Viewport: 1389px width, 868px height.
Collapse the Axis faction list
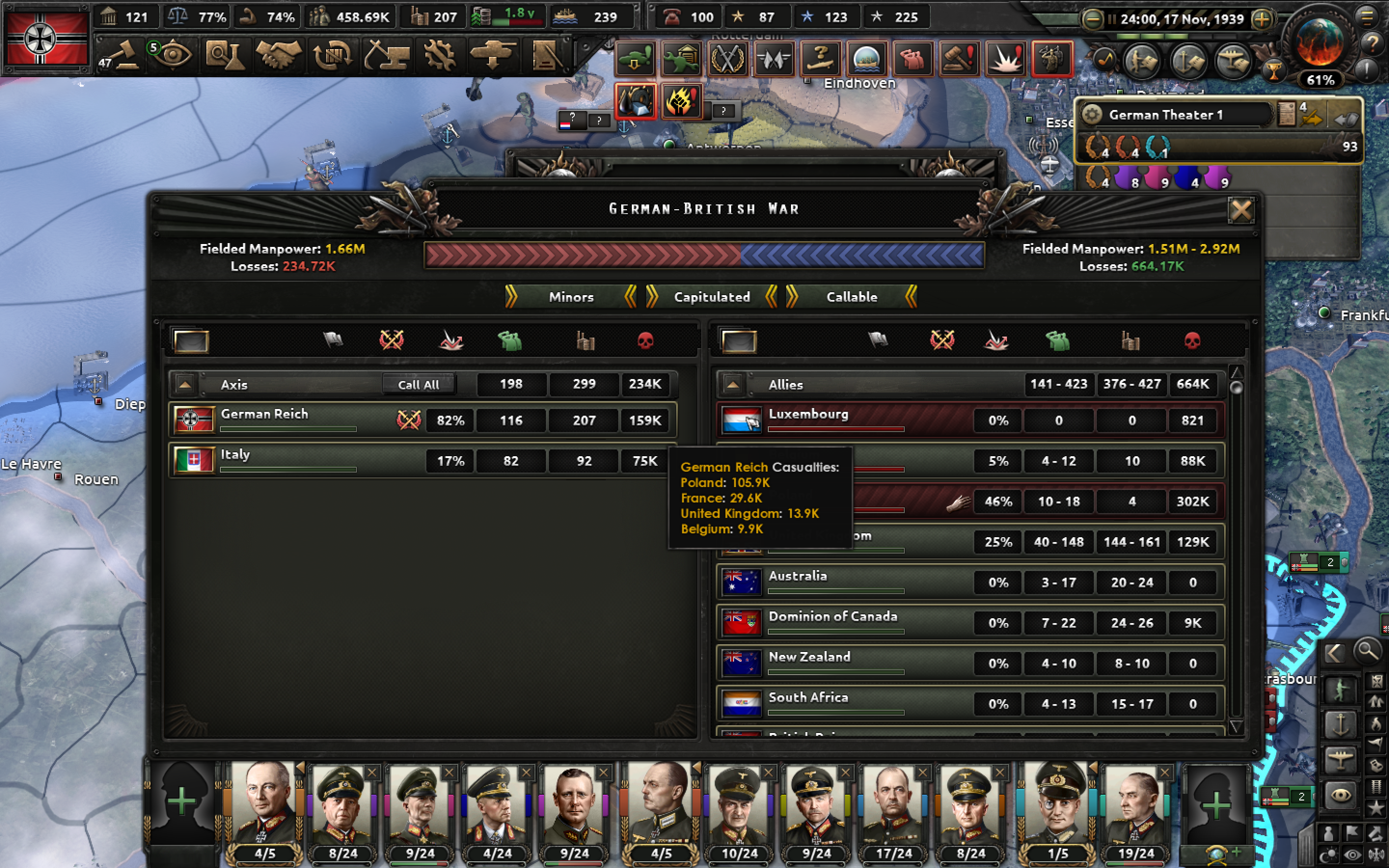point(185,384)
